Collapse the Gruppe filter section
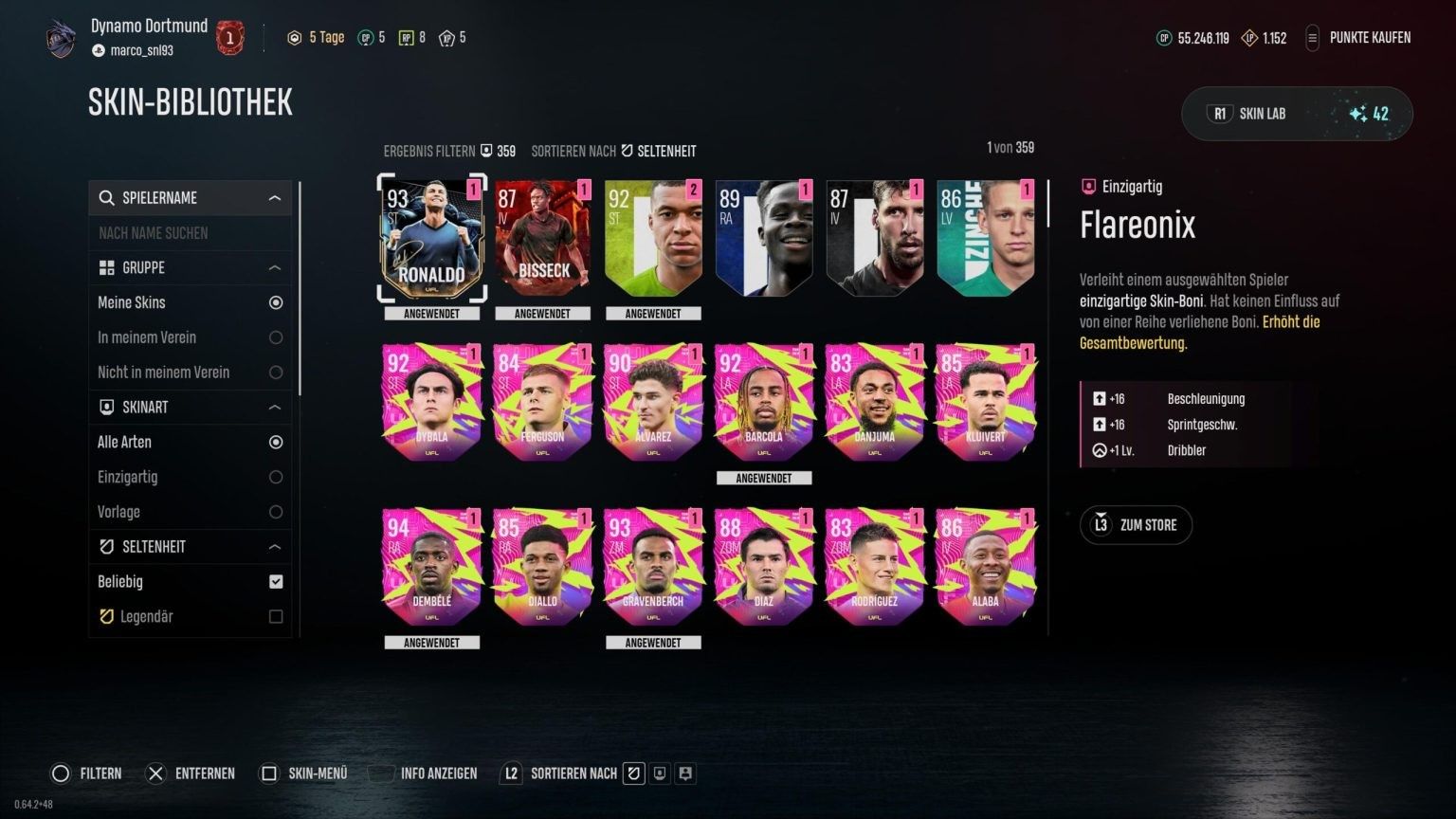This screenshot has width=1456, height=819. (275, 268)
